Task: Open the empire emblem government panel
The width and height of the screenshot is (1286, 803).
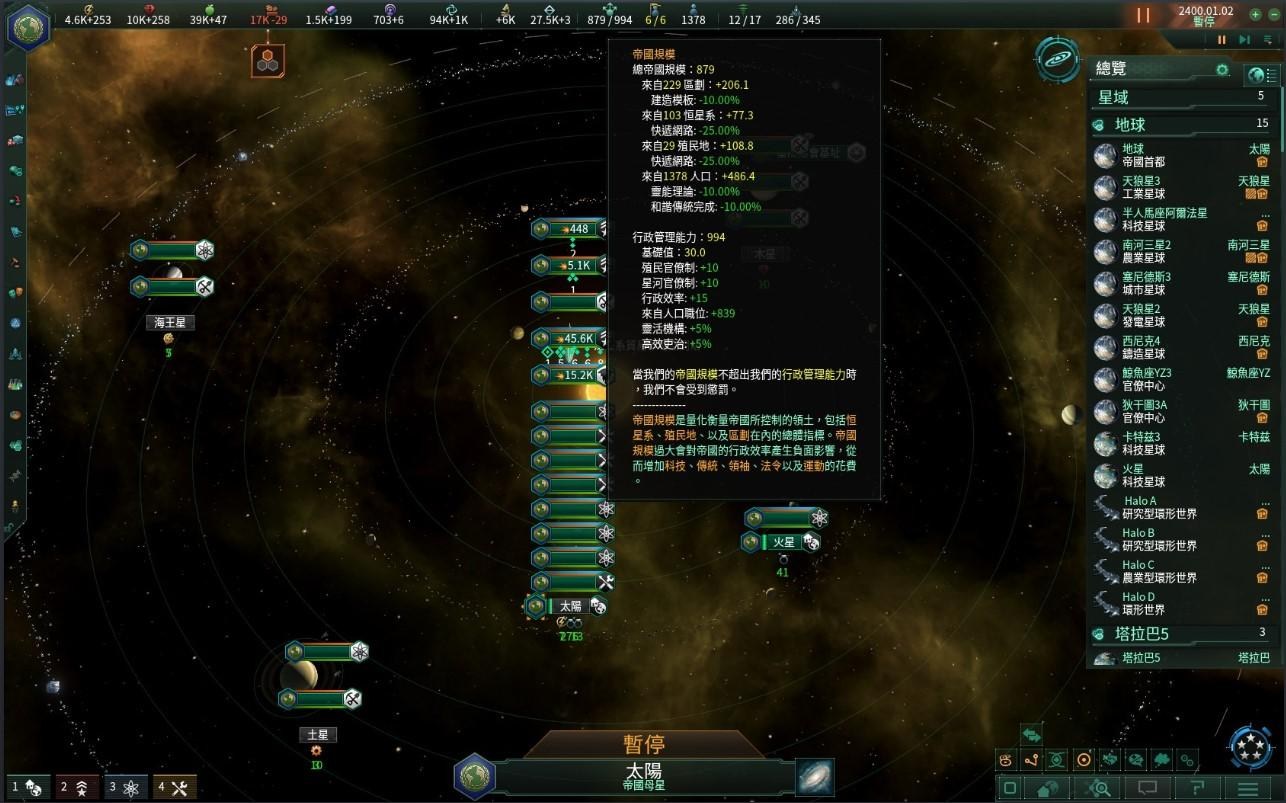Action: point(29,27)
